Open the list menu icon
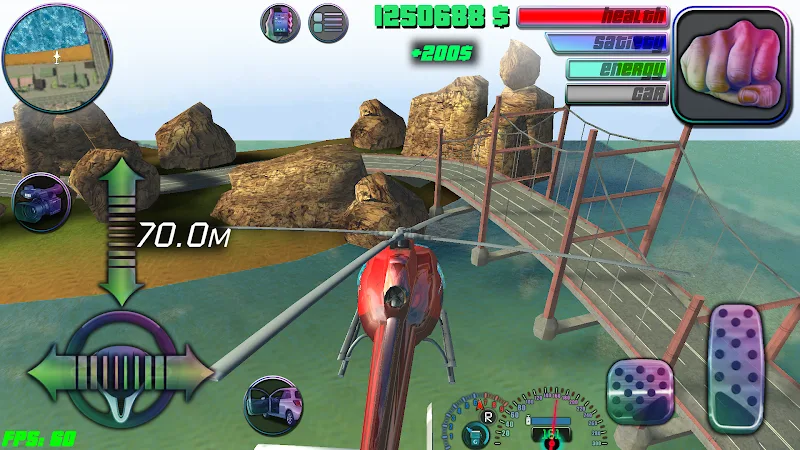The image size is (800, 450). (327, 22)
